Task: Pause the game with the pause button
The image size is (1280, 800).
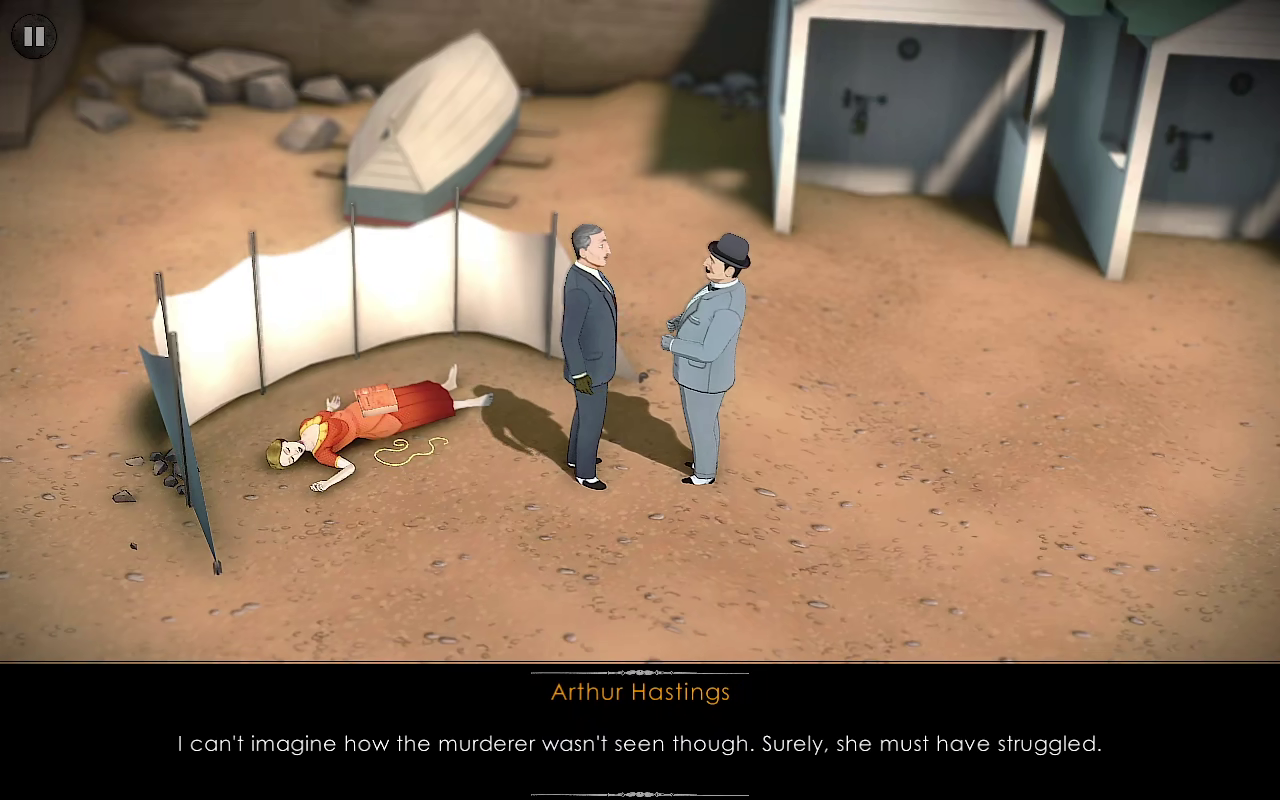Action: 34,37
